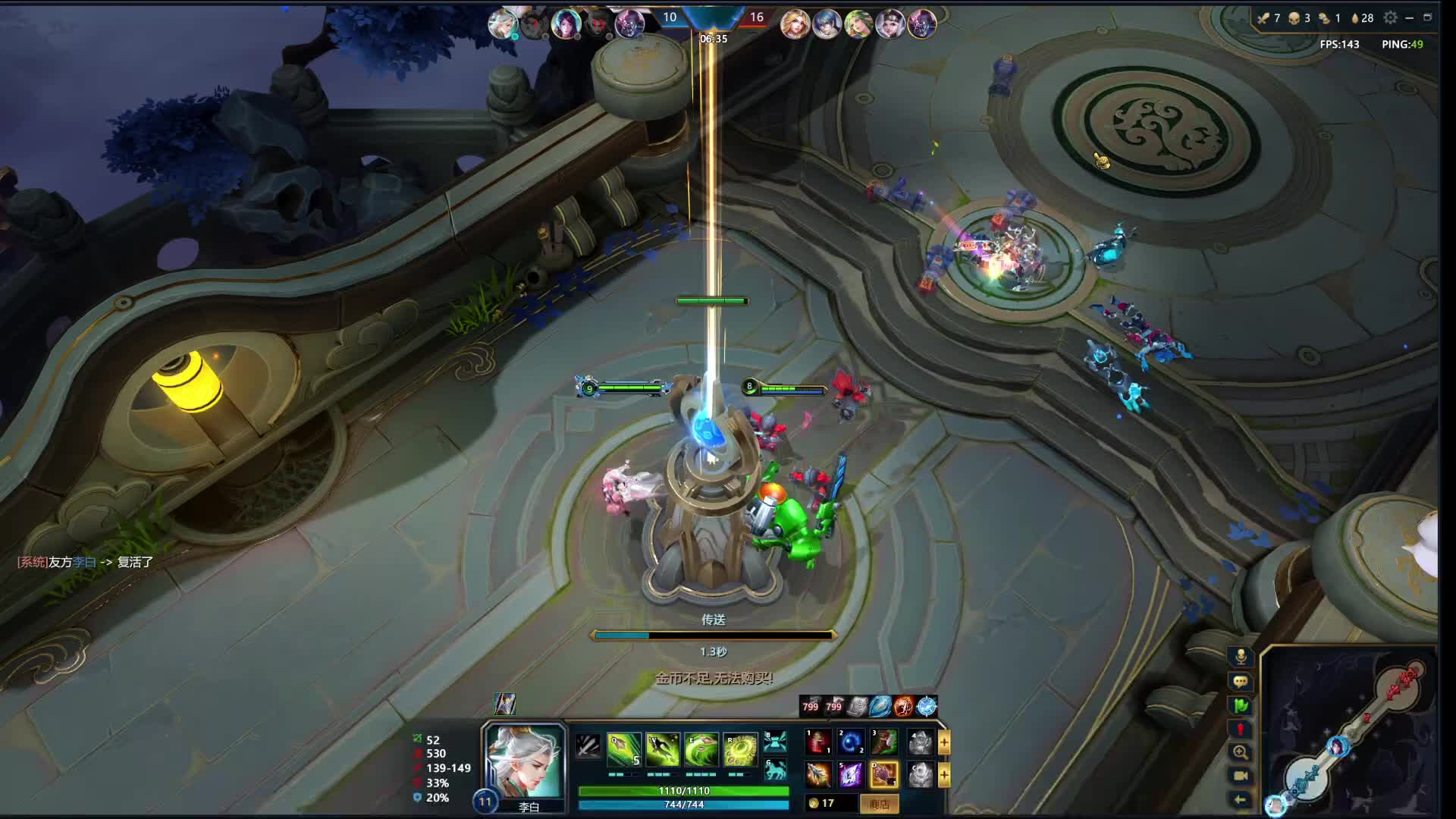Select the blue orb item in slot 2
Viewport: 1456px width, 819px height.
[x=851, y=742]
